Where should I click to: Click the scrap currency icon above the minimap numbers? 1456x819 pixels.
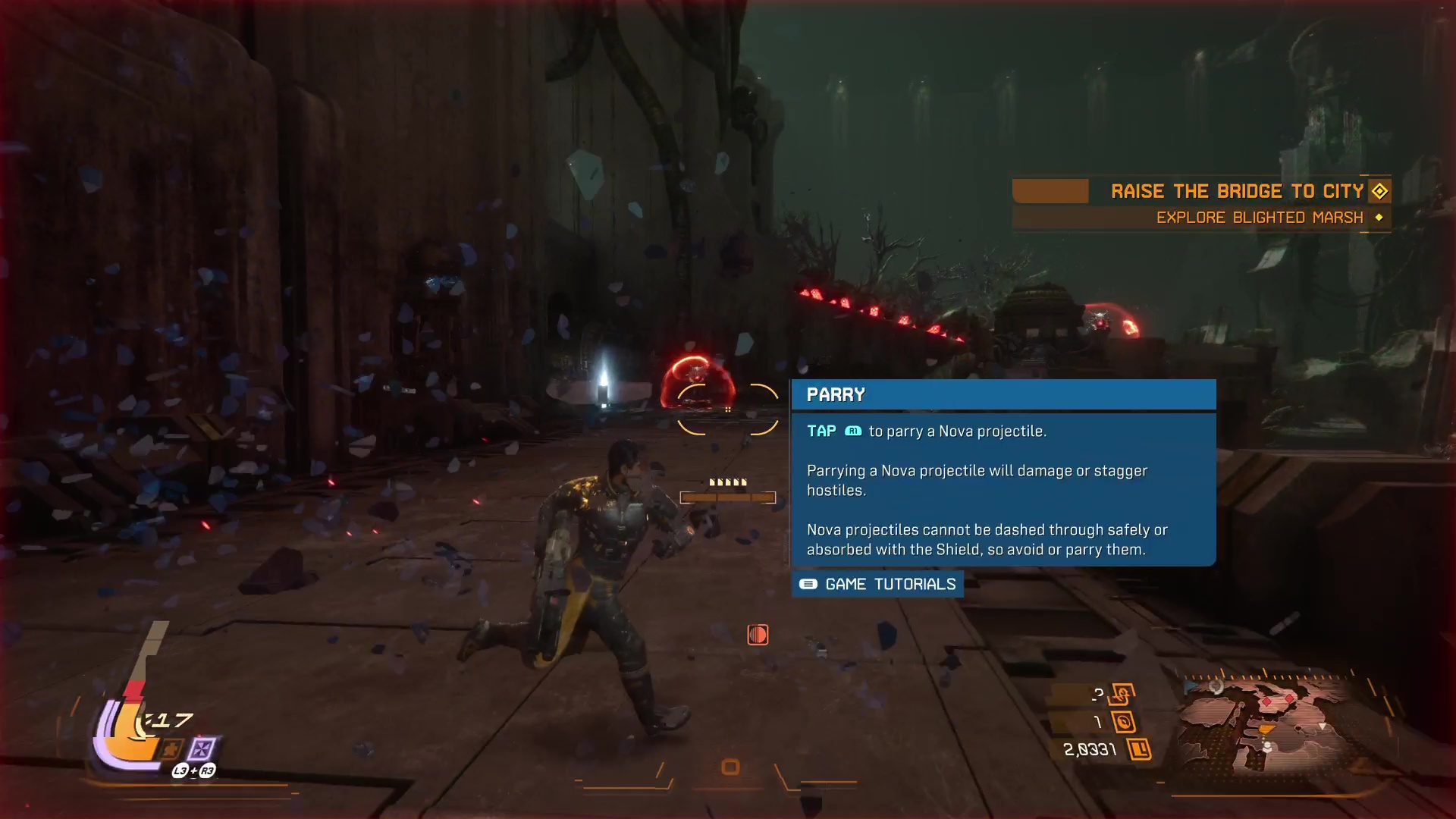click(x=1122, y=692)
